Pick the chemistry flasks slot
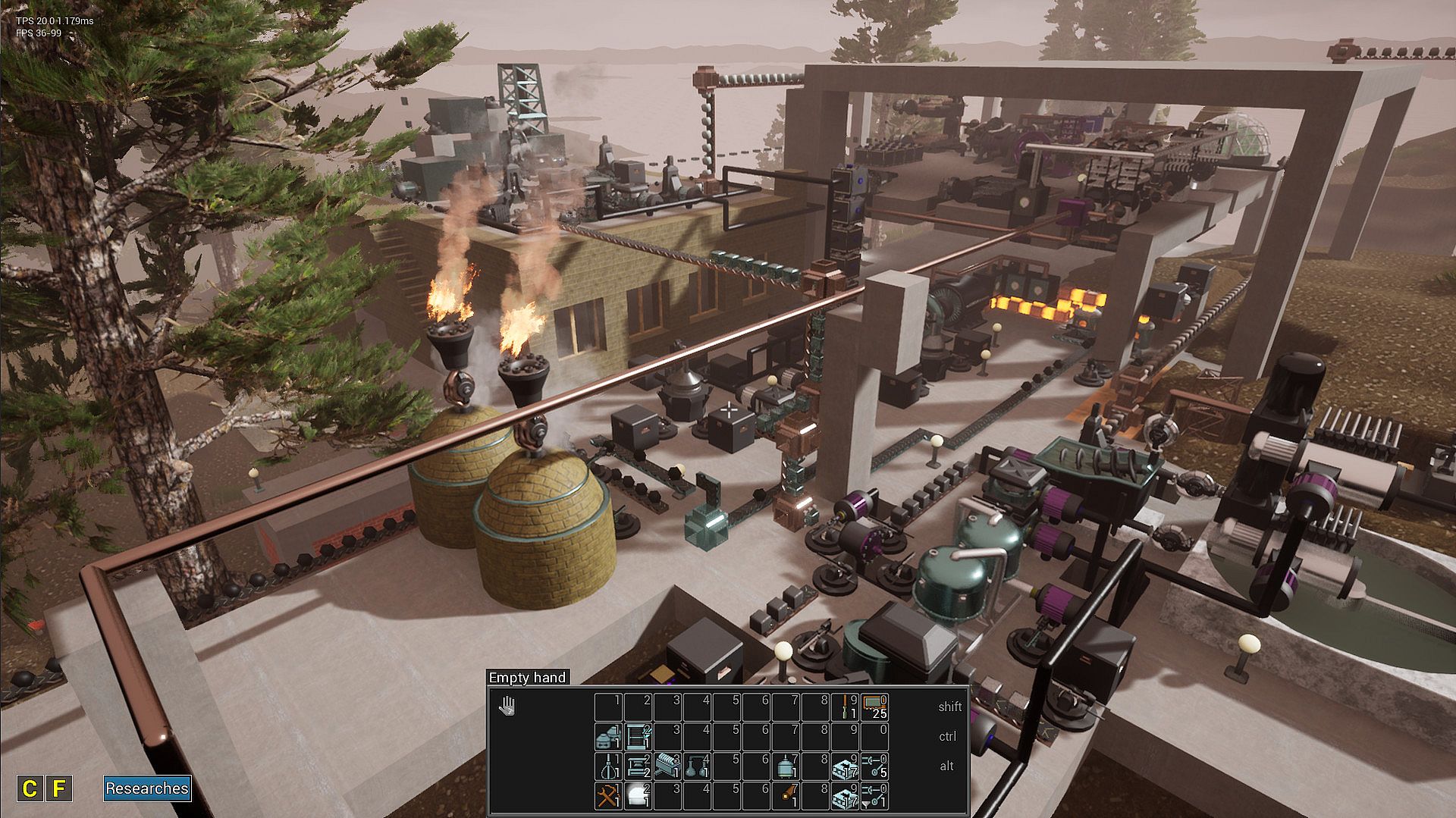 [x=696, y=766]
